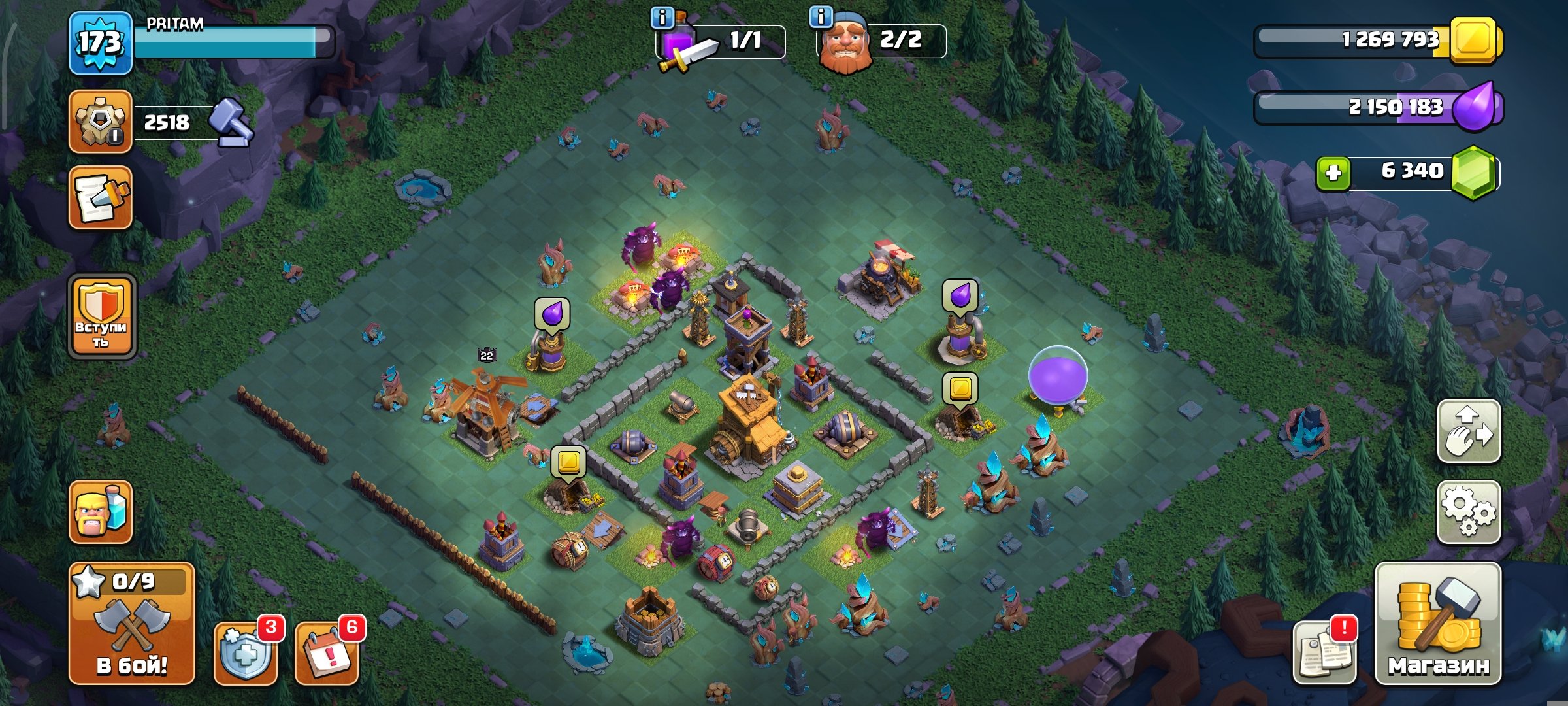Expand info tooltip beside the builder counter
The width and height of the screenshot is (1568, 706).
[x=821, y=16]
